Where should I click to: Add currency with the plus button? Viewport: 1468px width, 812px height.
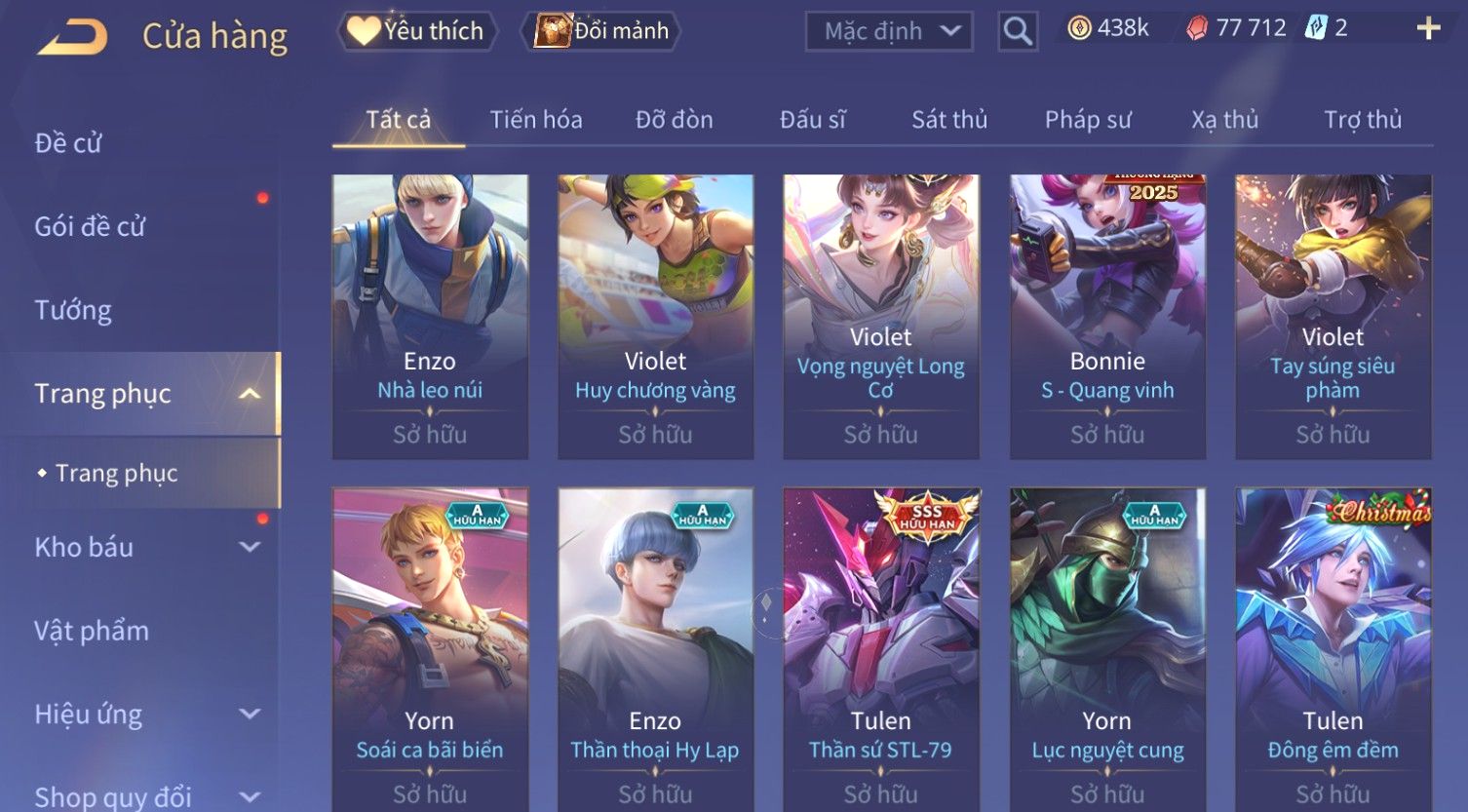pos(1428,28)
